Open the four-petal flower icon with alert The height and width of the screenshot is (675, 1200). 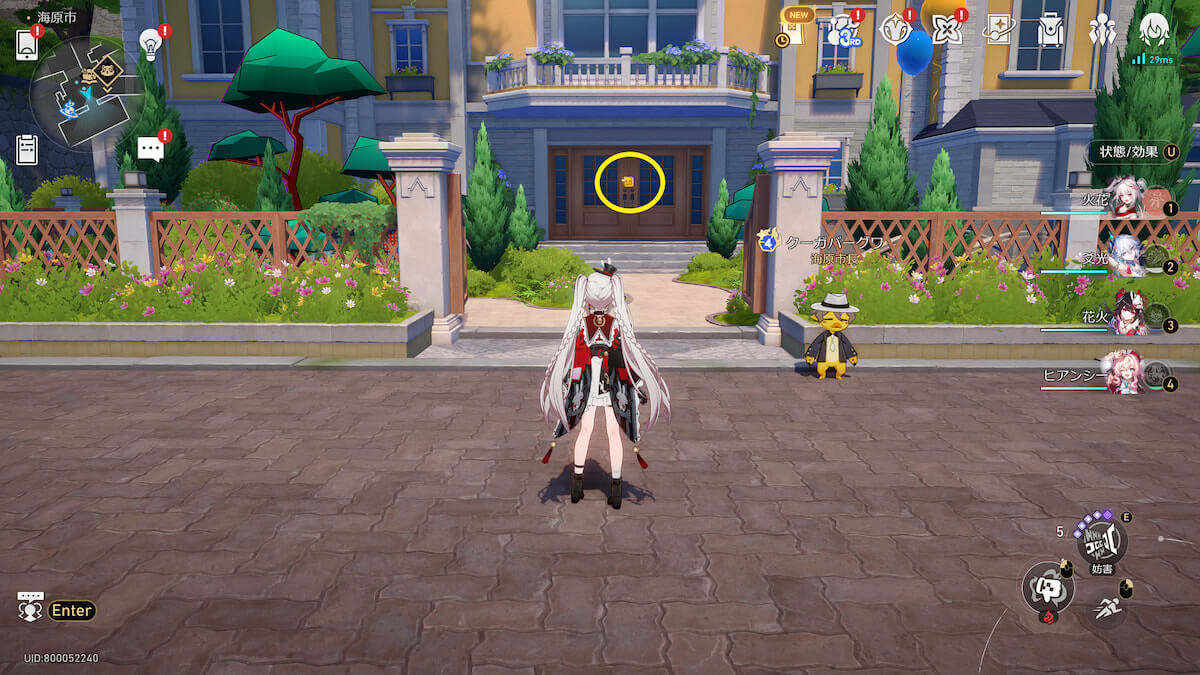945,30
